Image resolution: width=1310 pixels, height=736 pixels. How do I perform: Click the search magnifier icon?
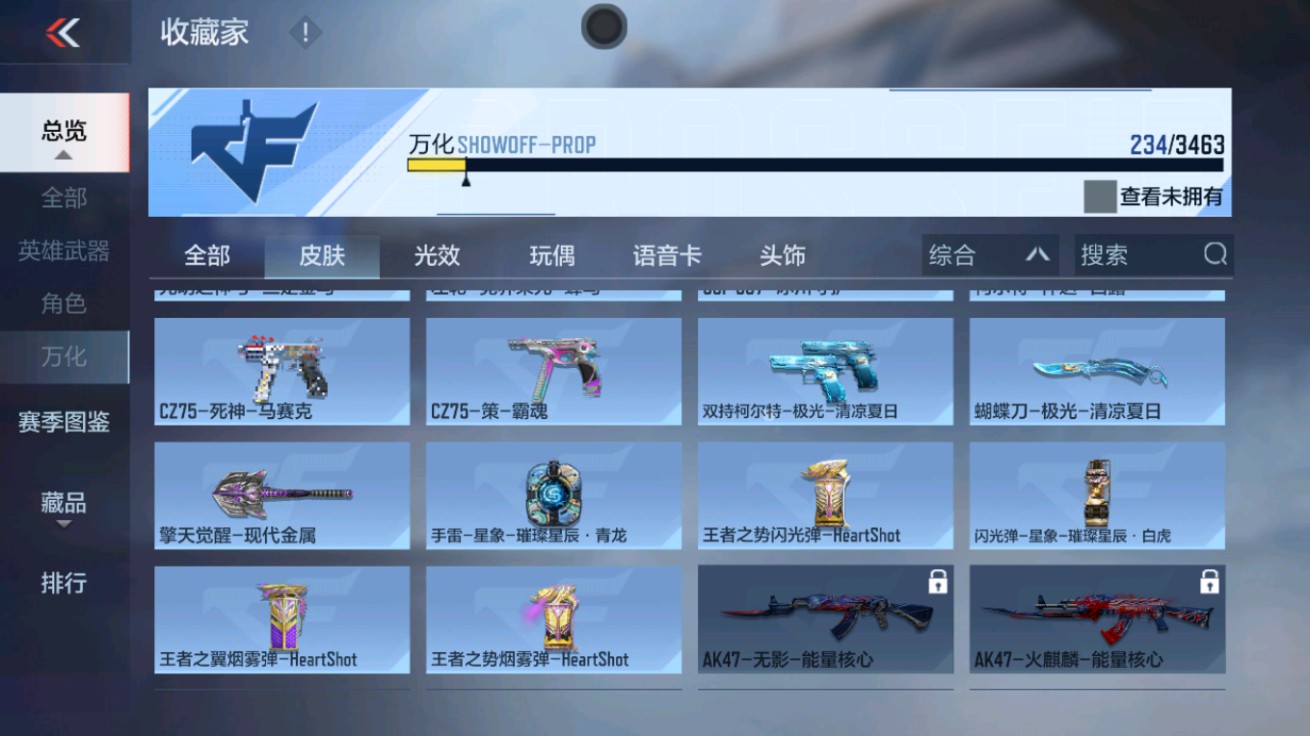click(x=1215, y=255)
